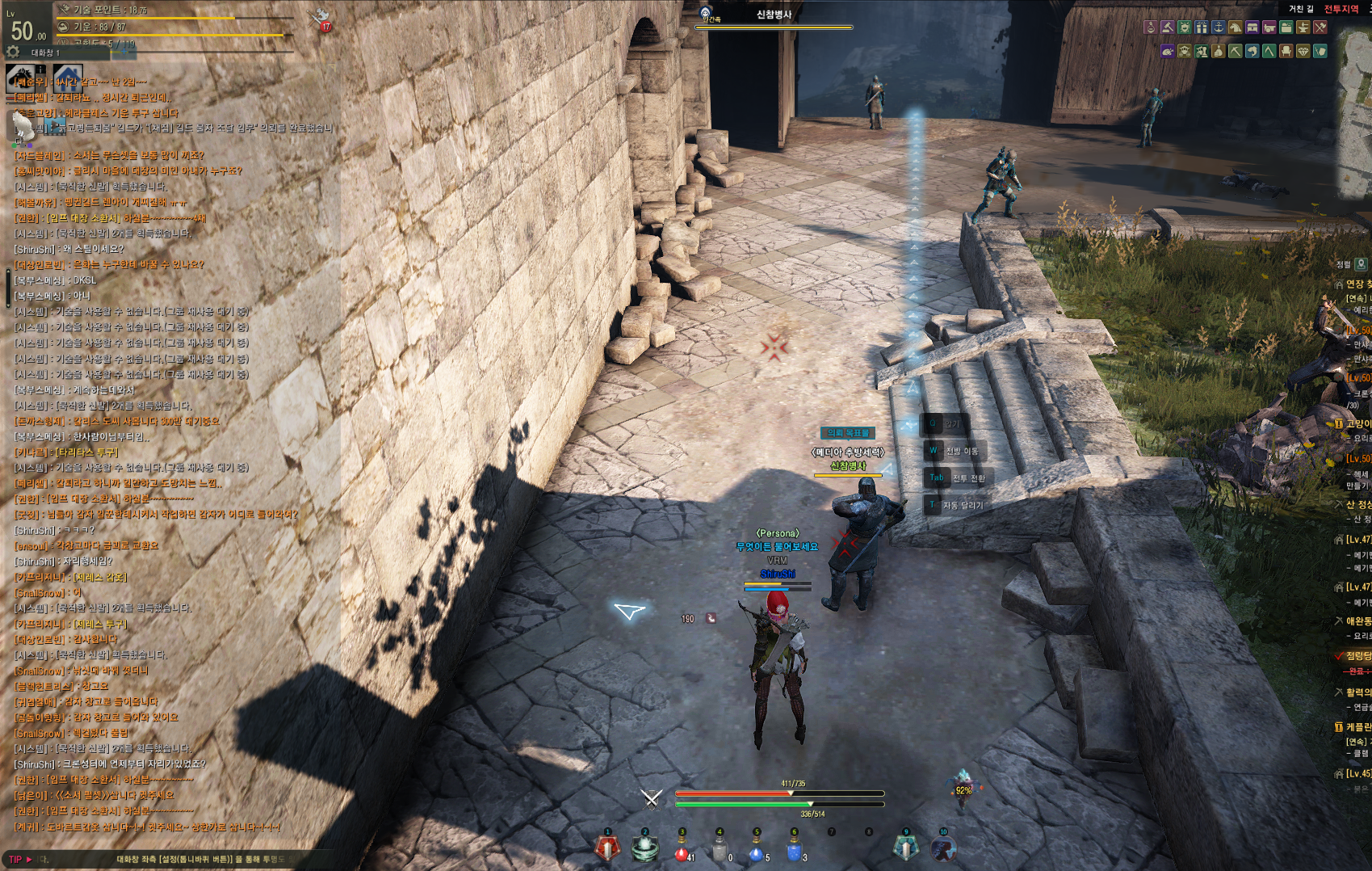Add a new chat tab with plus button
The image size is (1372, 871).
[124, 53]
